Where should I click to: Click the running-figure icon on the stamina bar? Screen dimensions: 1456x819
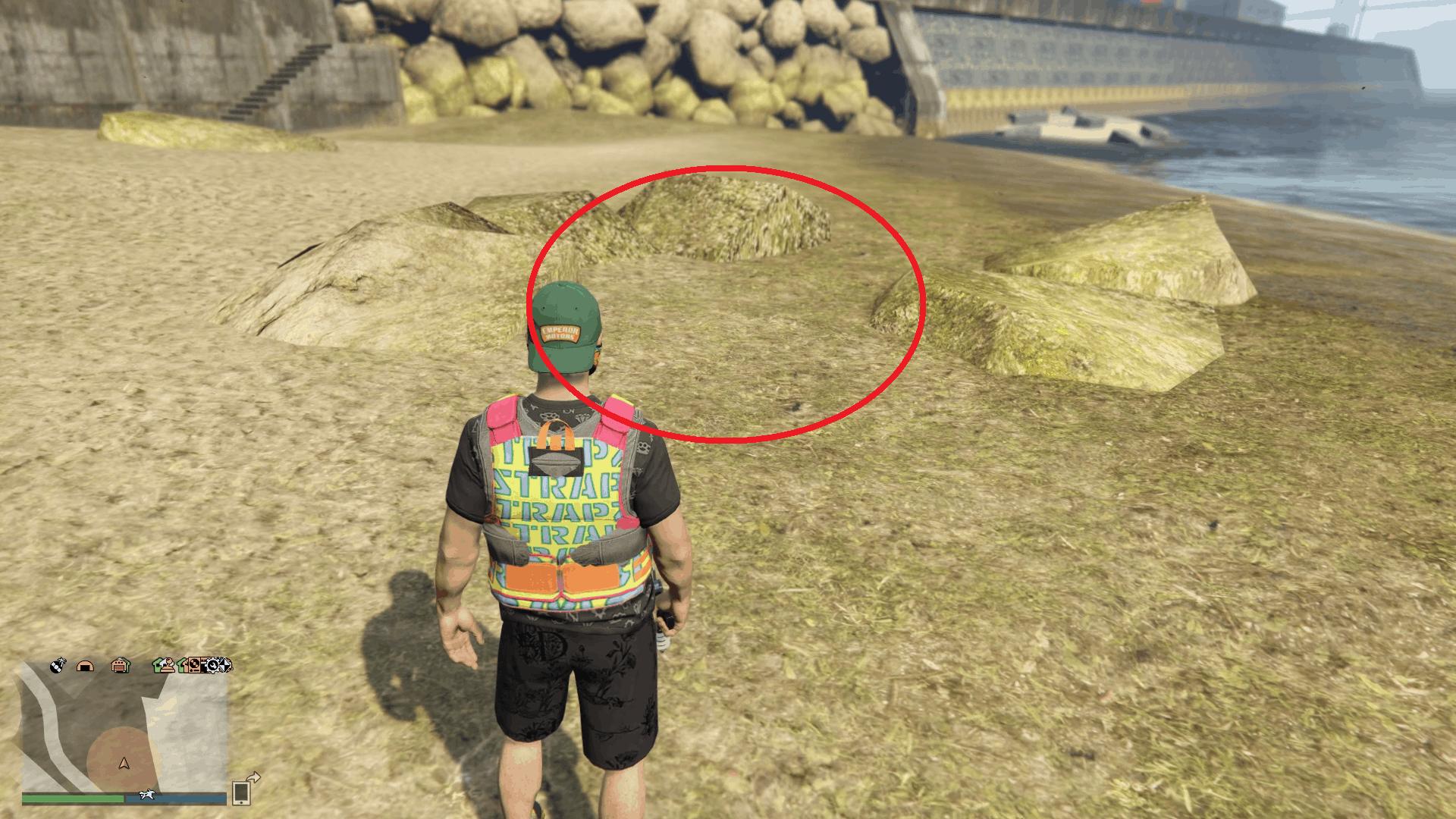[147, 795]
